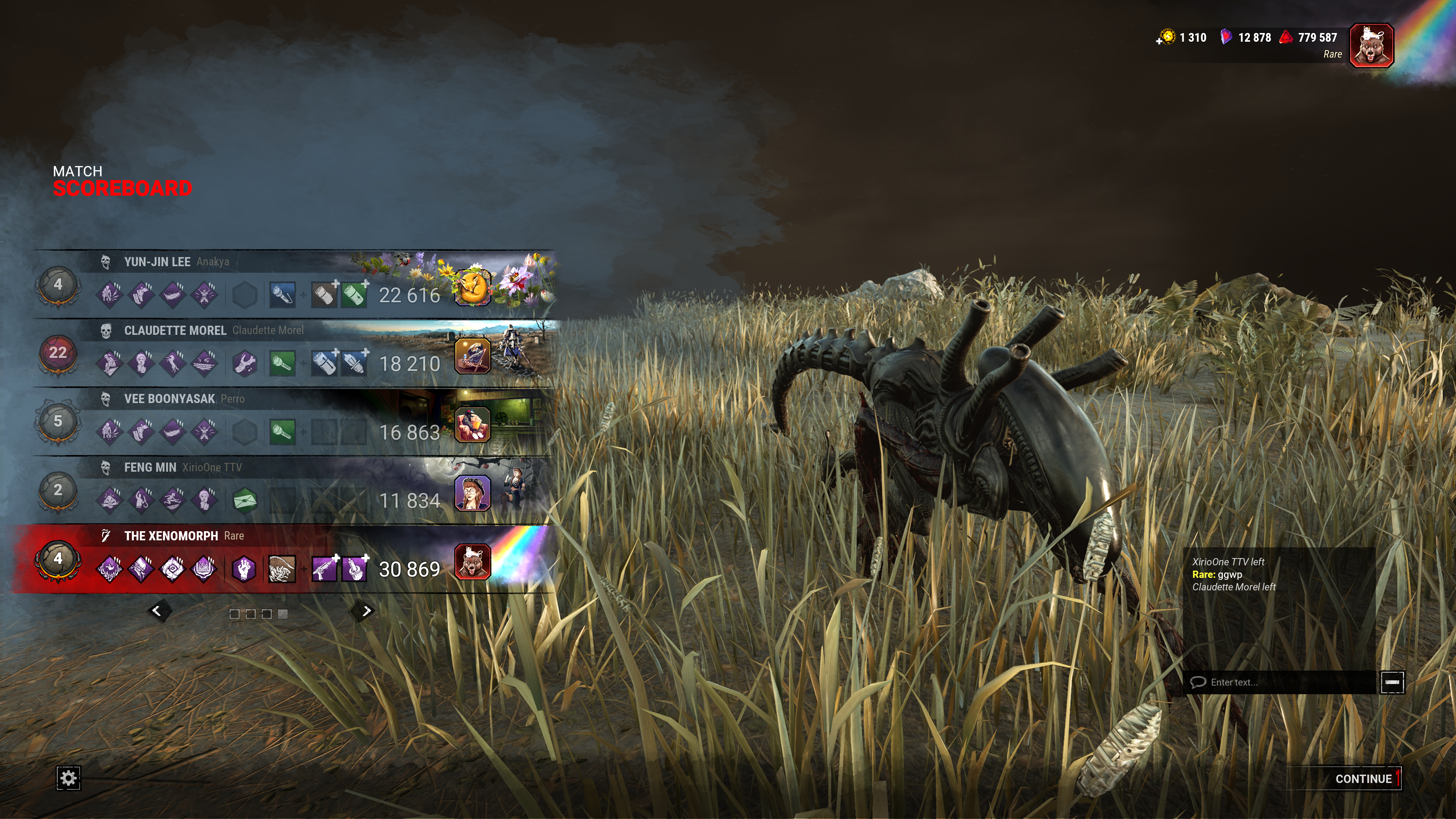Select Yun-Jin Lee's scoreboard row name
This screenshot has height=819, width=1456.
click(x=157, y=262)
